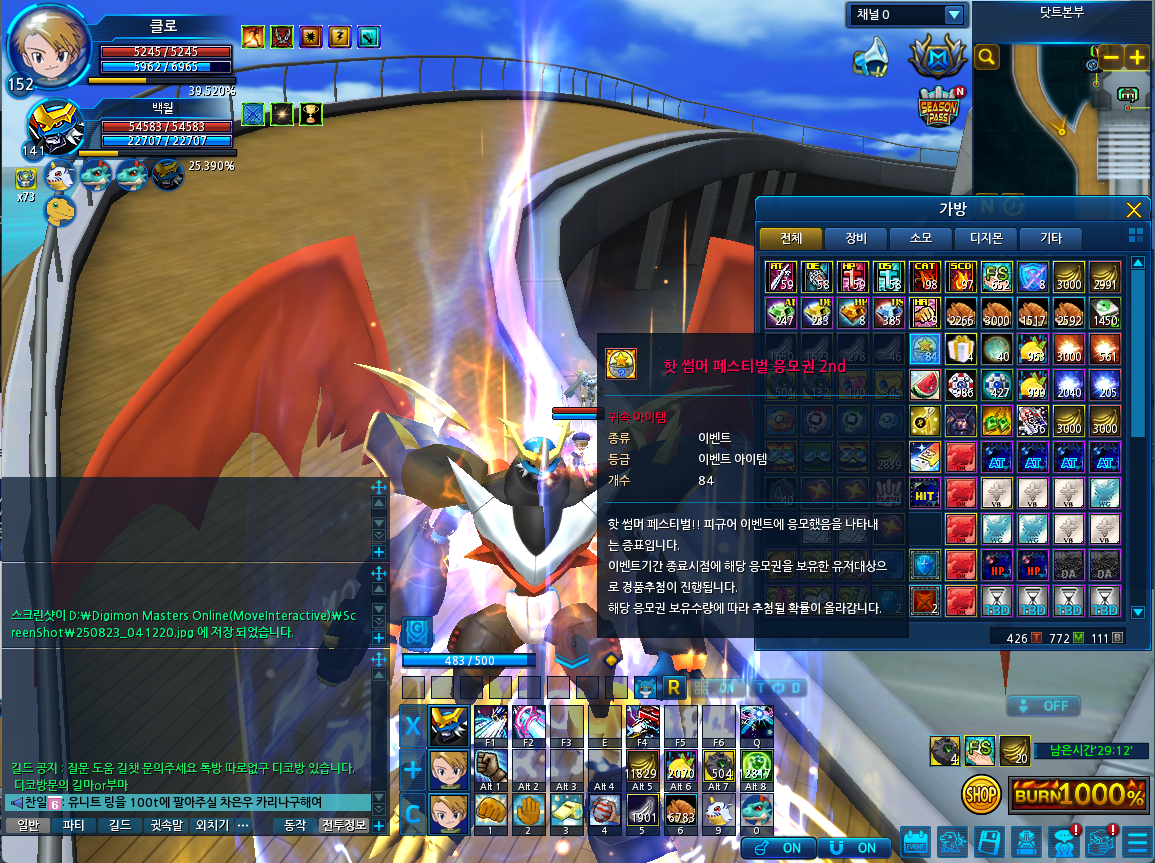
Task: Open the Season Pass icon
Action: (x=938, y=106)
